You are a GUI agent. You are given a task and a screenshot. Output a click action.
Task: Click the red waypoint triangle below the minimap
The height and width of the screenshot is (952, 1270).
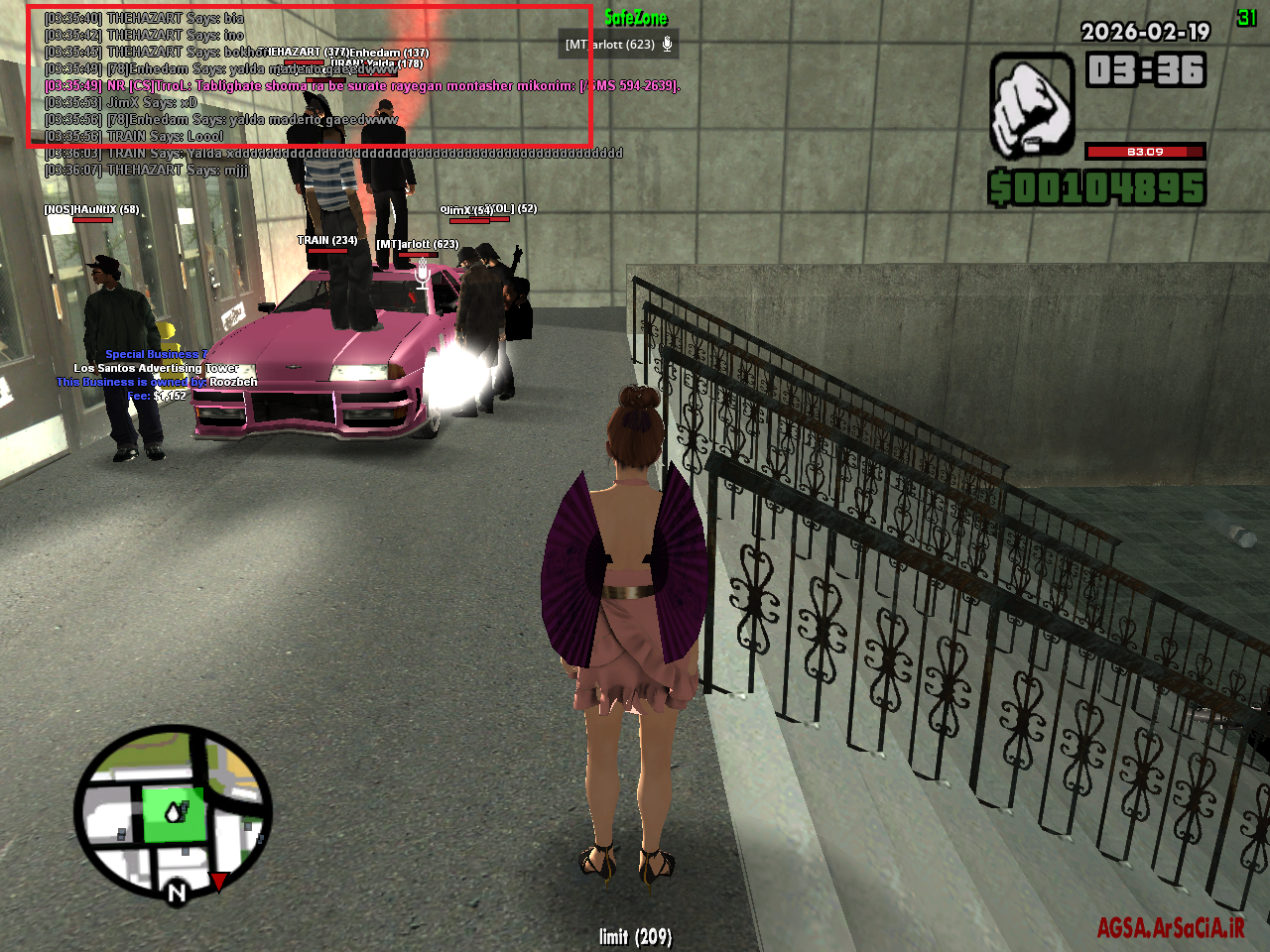pos(219,879)
